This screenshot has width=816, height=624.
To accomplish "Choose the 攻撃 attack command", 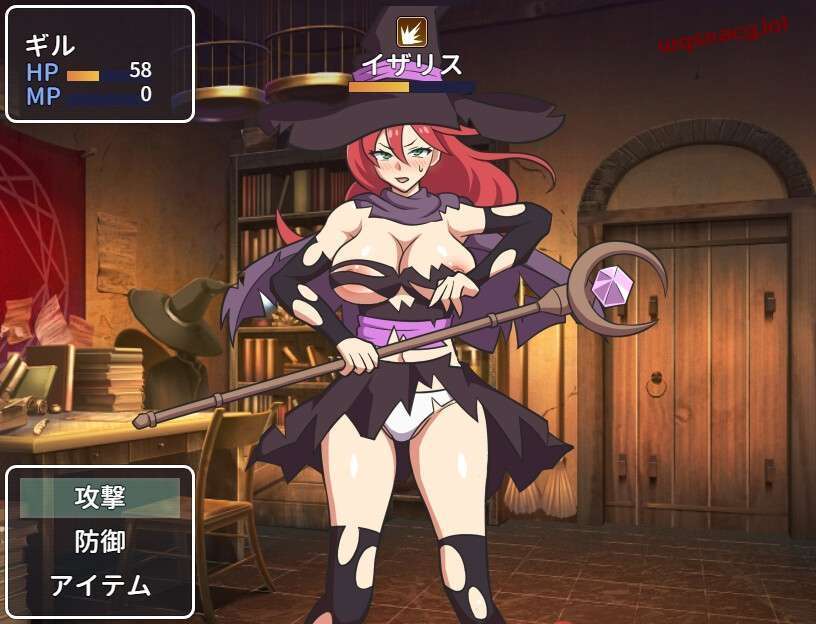I will [x=100, y=497].
